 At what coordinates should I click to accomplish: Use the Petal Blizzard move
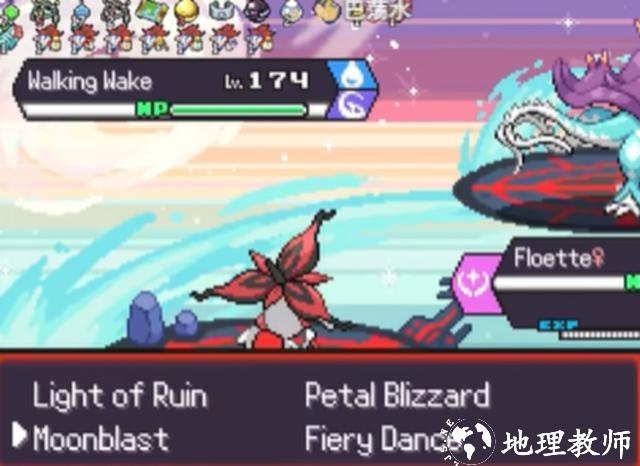coord(397,396)
